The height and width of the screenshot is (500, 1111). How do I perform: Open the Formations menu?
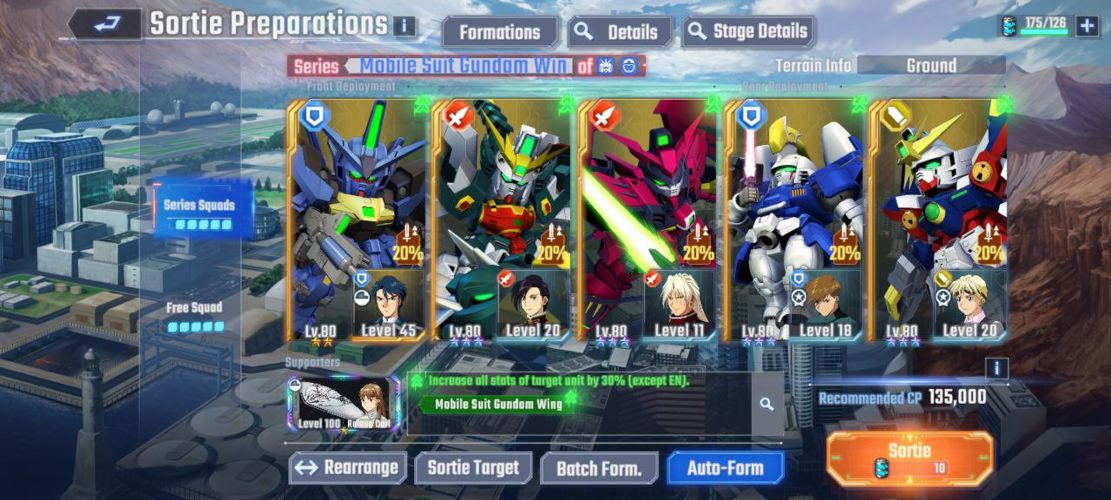pos(499,32)
